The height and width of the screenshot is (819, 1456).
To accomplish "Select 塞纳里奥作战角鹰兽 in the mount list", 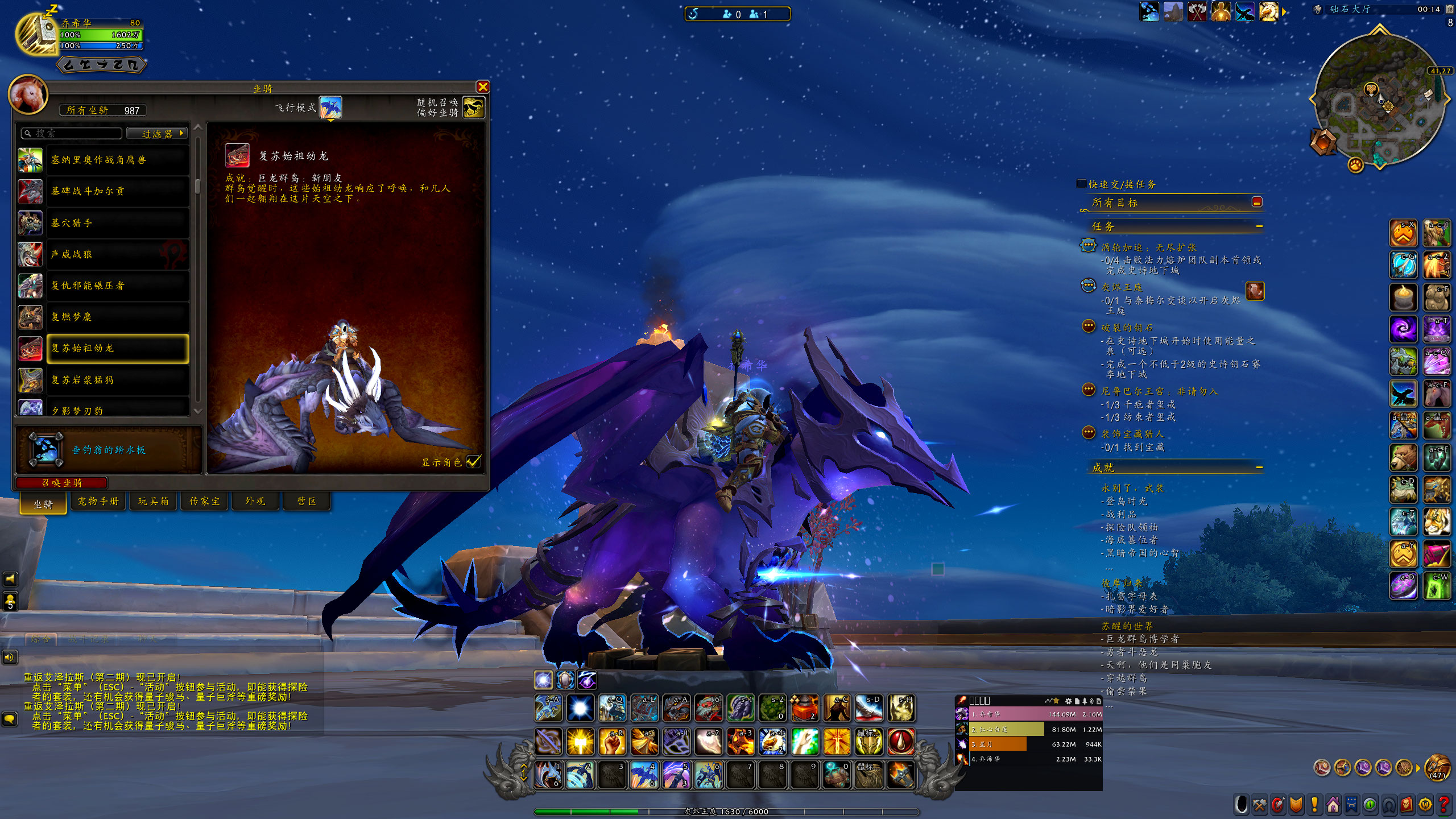I will [x=103, y=160].
